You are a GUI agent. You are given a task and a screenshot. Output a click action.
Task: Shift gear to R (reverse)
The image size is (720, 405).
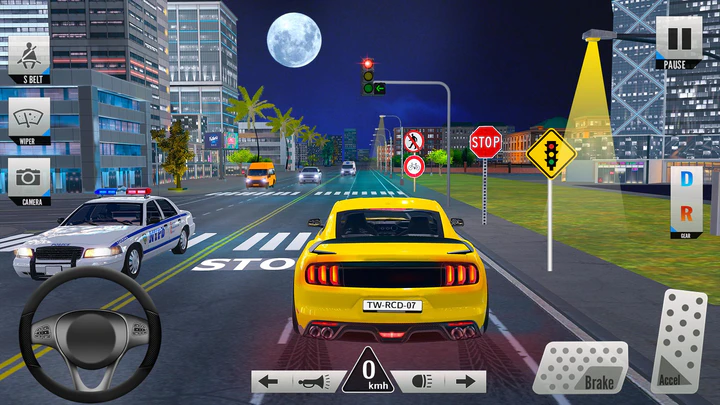(686, 212)
